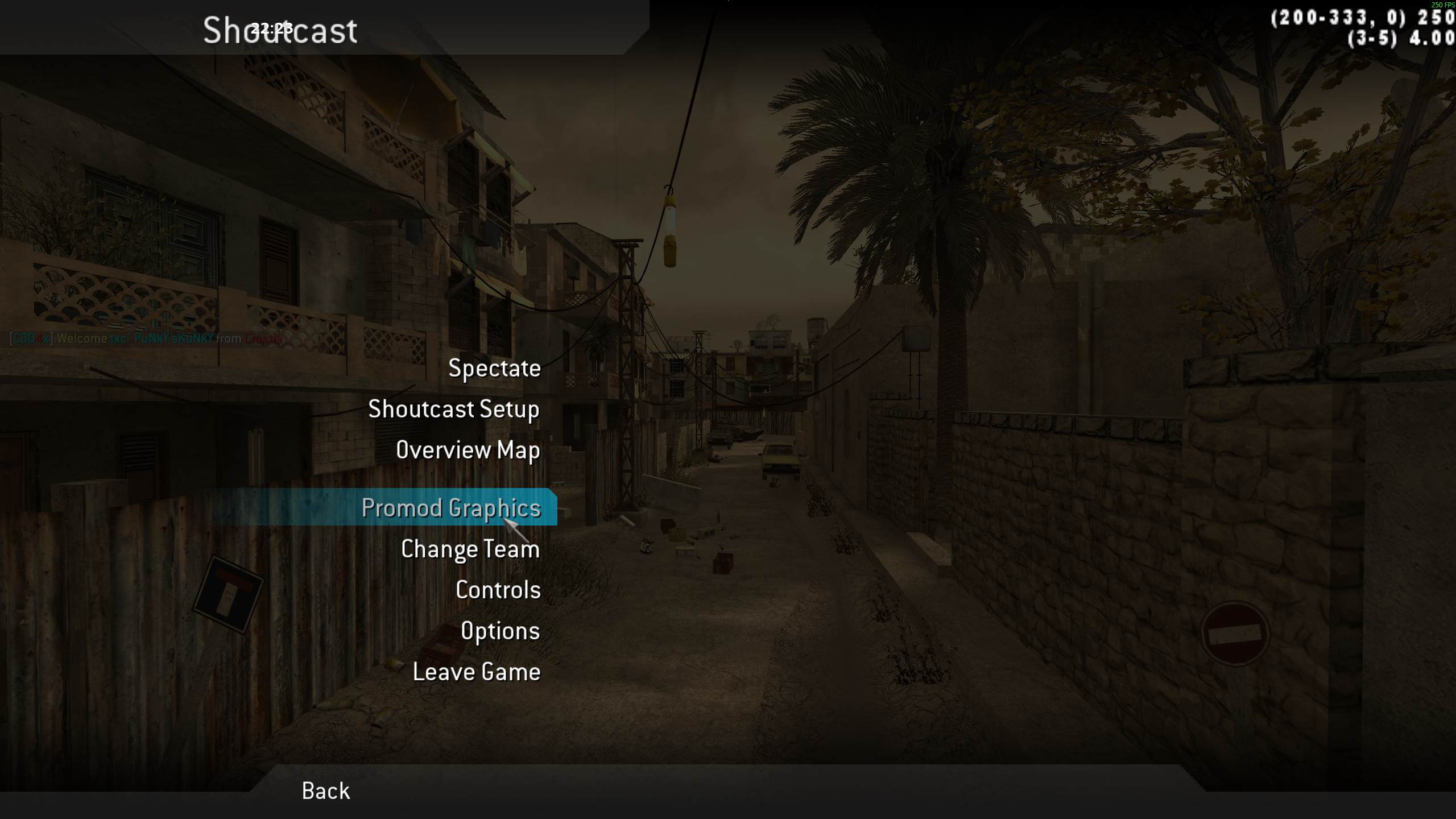Open Shoutcast Setup
This screenshot has height=819, width=1456.
click(453, 409)
